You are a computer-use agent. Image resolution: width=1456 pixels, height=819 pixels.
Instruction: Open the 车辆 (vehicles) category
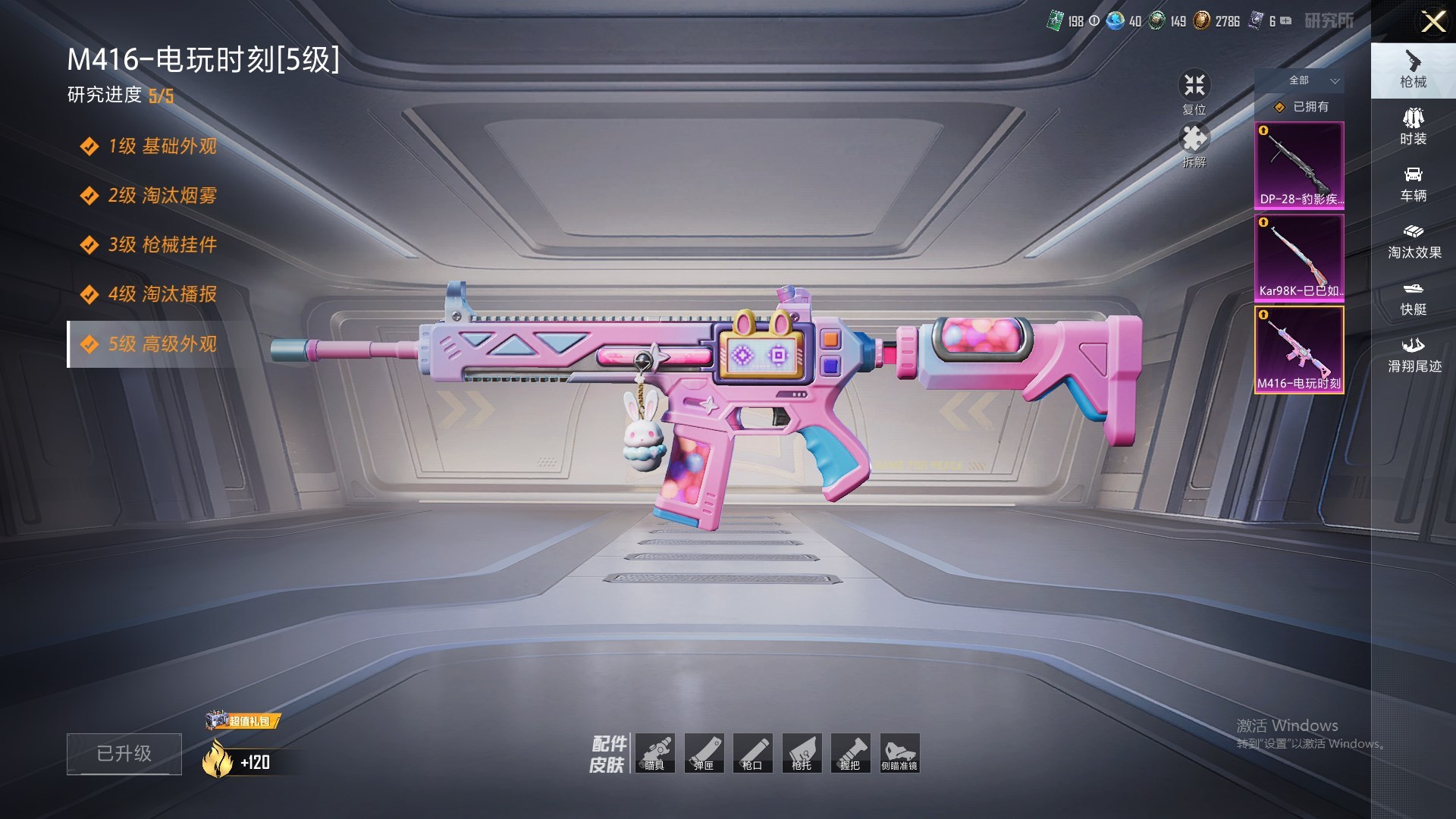pos(1413,184)
